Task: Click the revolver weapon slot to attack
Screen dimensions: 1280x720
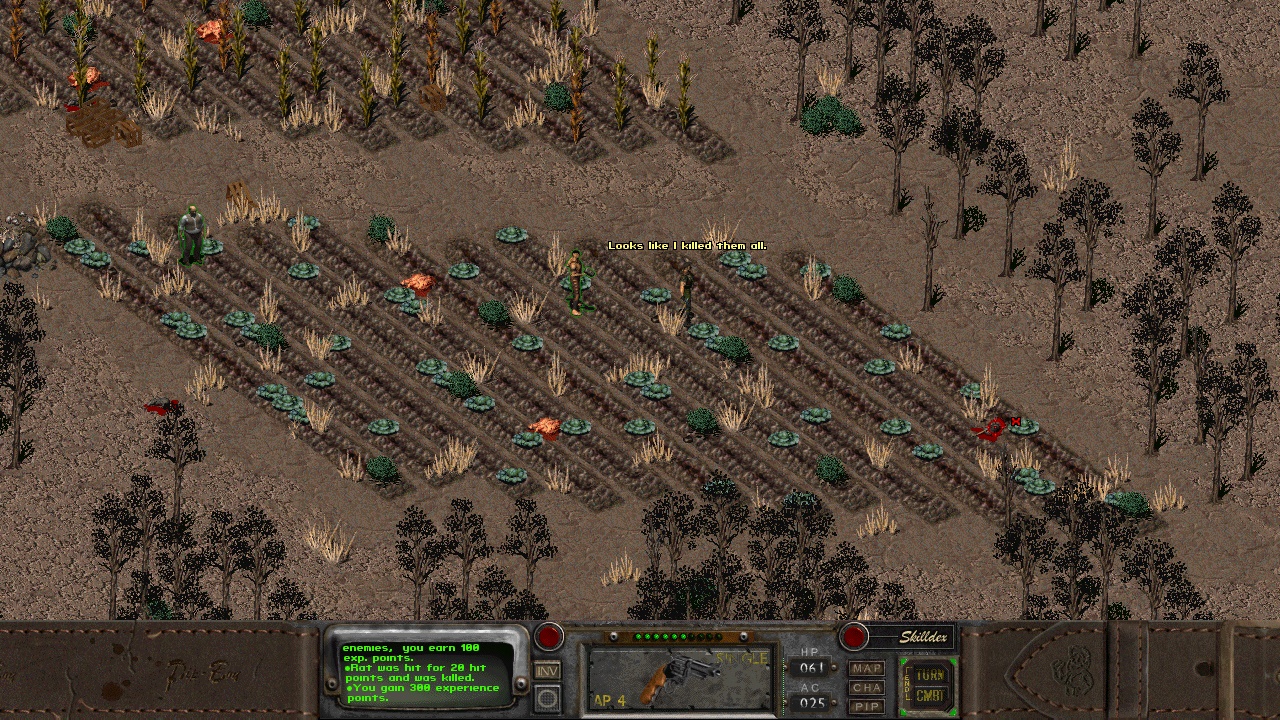Action: (x=679, y=678)
